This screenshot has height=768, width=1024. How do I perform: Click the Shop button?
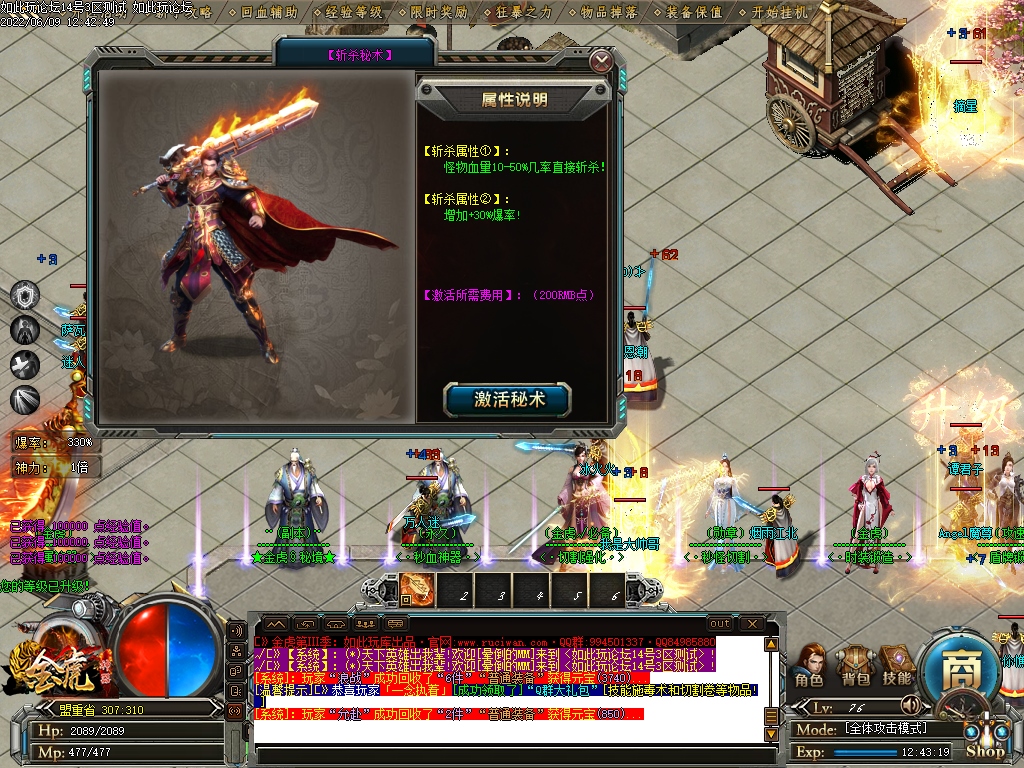985,750
